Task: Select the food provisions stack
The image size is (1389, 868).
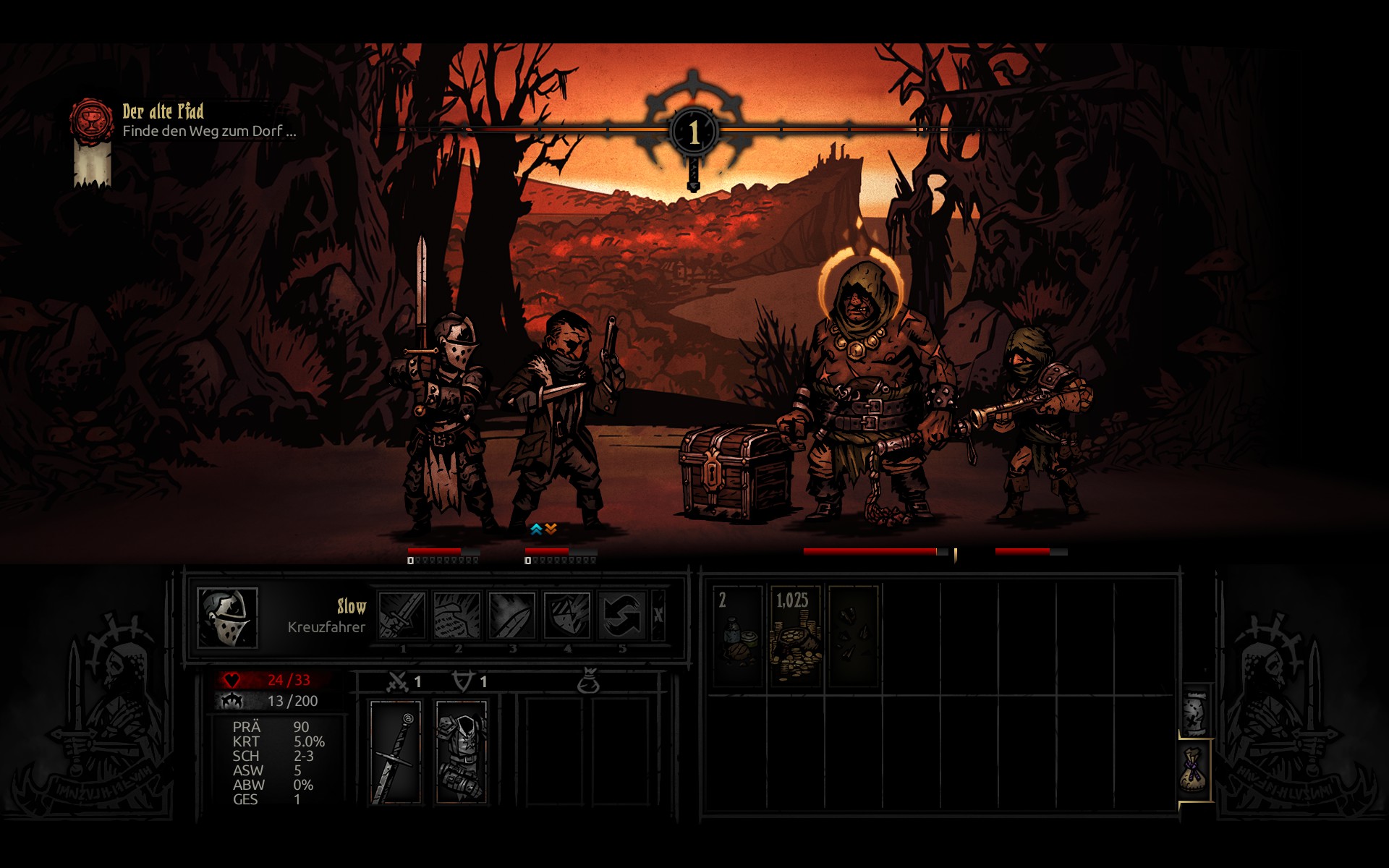Action: click(738, 635)
